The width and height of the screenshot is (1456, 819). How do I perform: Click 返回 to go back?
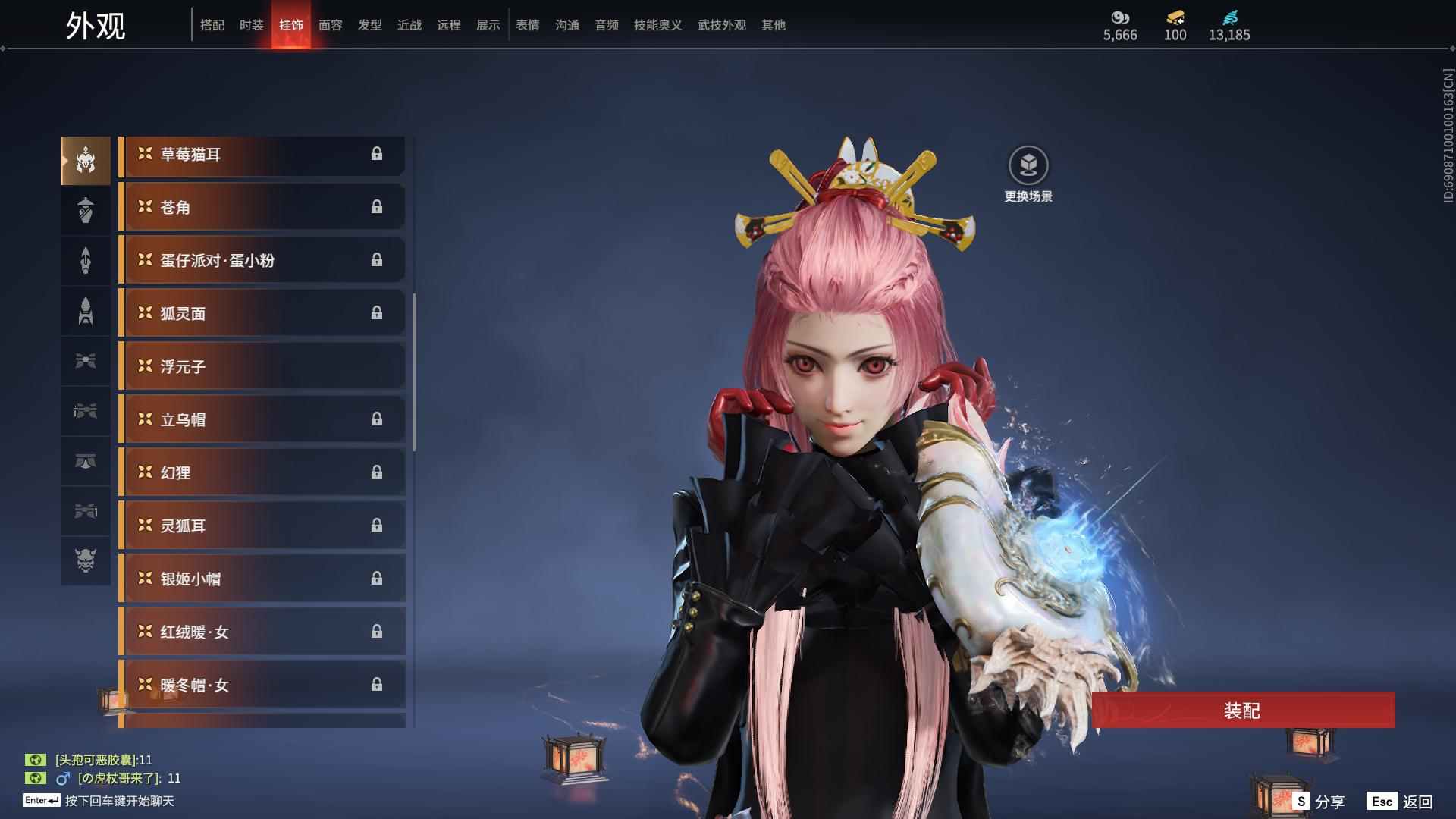coord(1401,801)
